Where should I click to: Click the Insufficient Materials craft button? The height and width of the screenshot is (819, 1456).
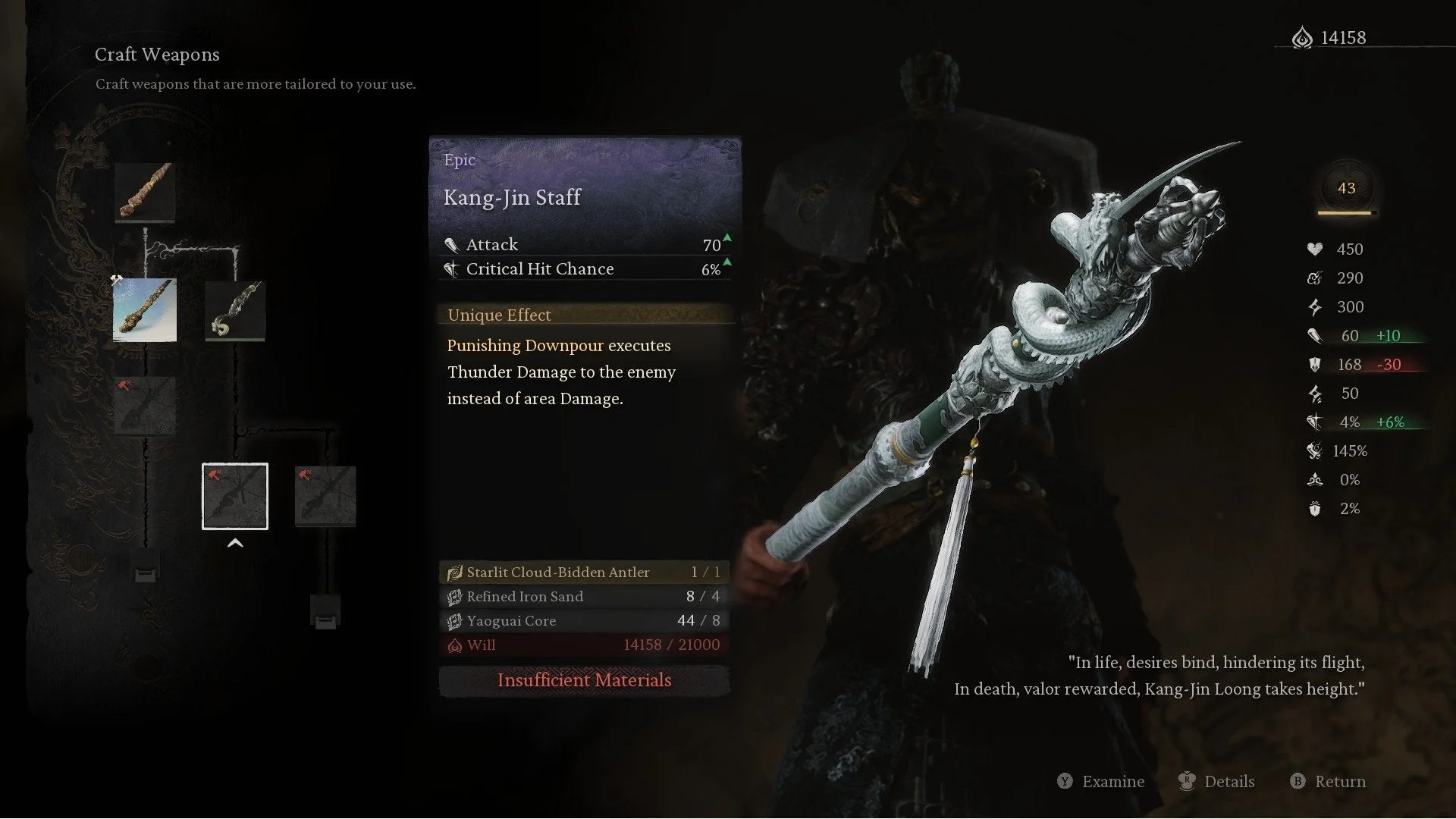pyautogui.click(x=584, y=680)
